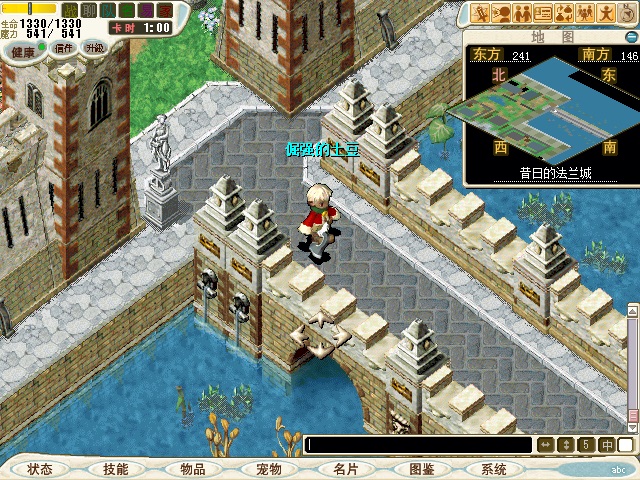This screenshot has width=640, height=480.
Task: Toggle the 聊 chat mode icon
Action: (88, 9)
